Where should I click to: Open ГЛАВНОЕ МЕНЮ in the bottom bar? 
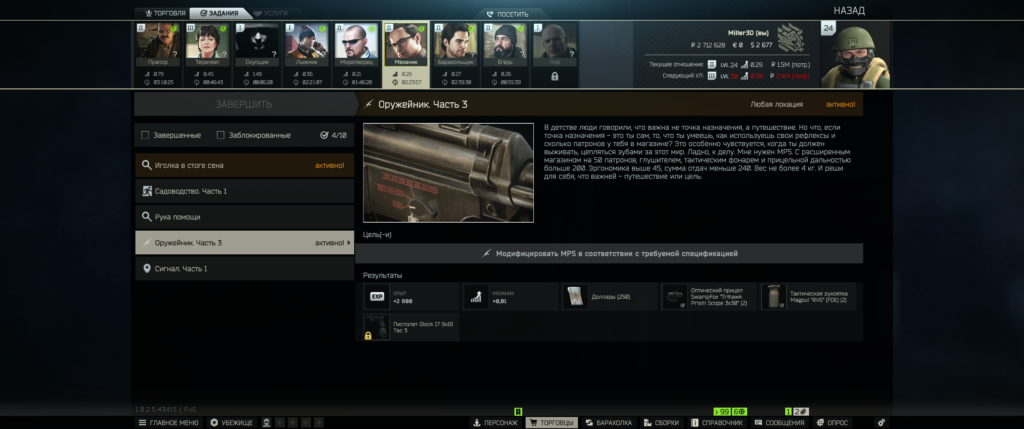coord(168,423)
